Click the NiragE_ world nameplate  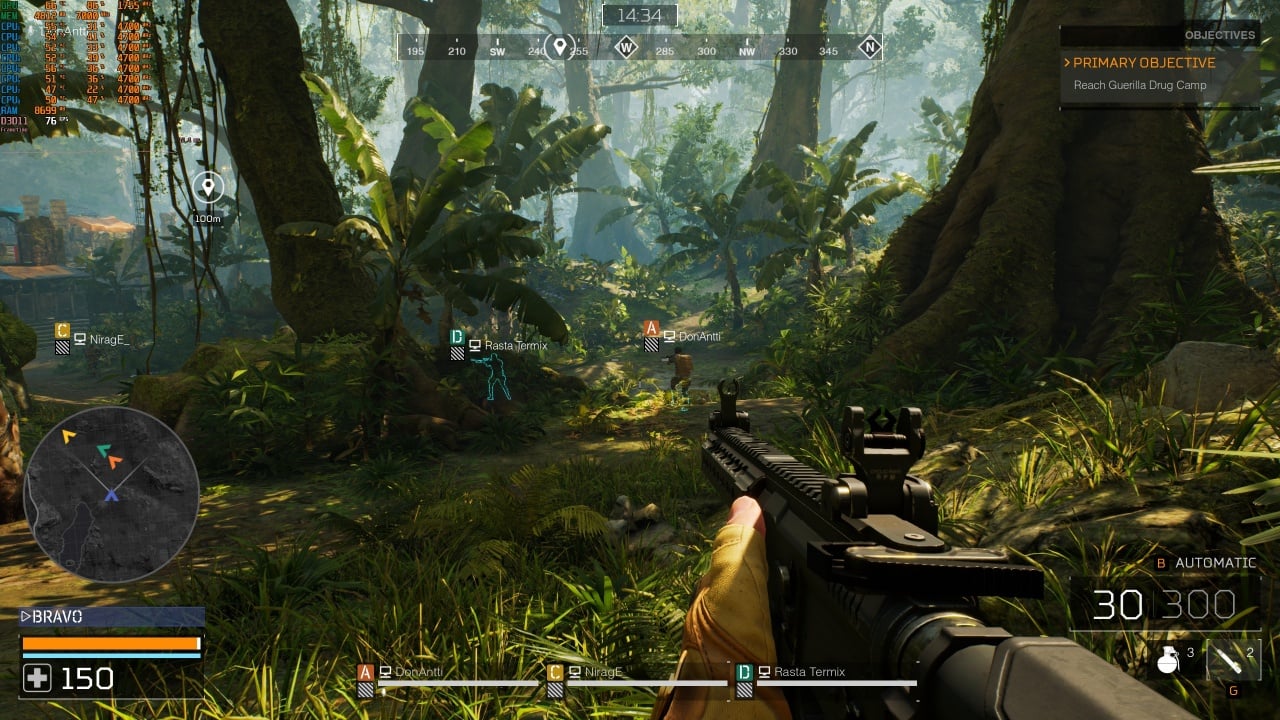click(108, 340)
